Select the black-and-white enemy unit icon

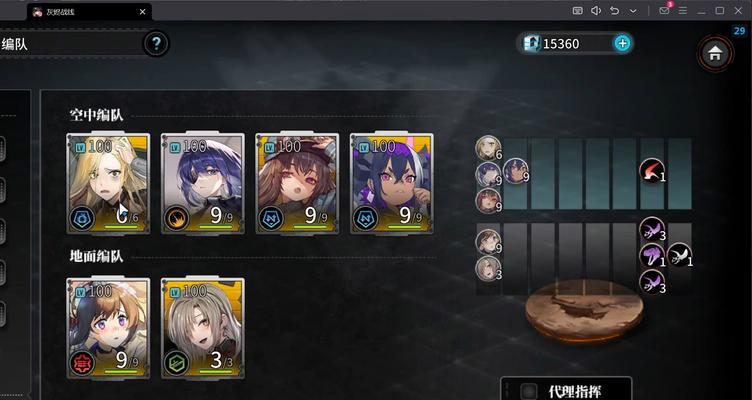[680, 255]
